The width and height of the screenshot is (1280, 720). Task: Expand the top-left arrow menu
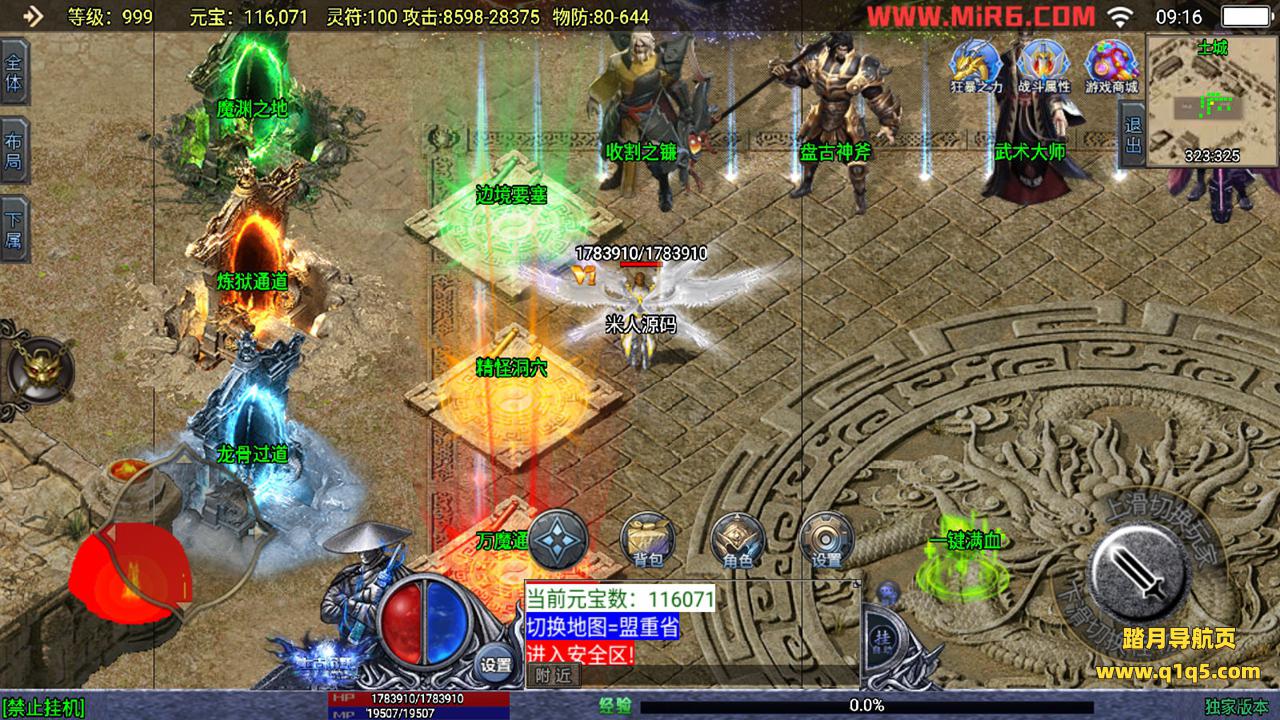32,16
